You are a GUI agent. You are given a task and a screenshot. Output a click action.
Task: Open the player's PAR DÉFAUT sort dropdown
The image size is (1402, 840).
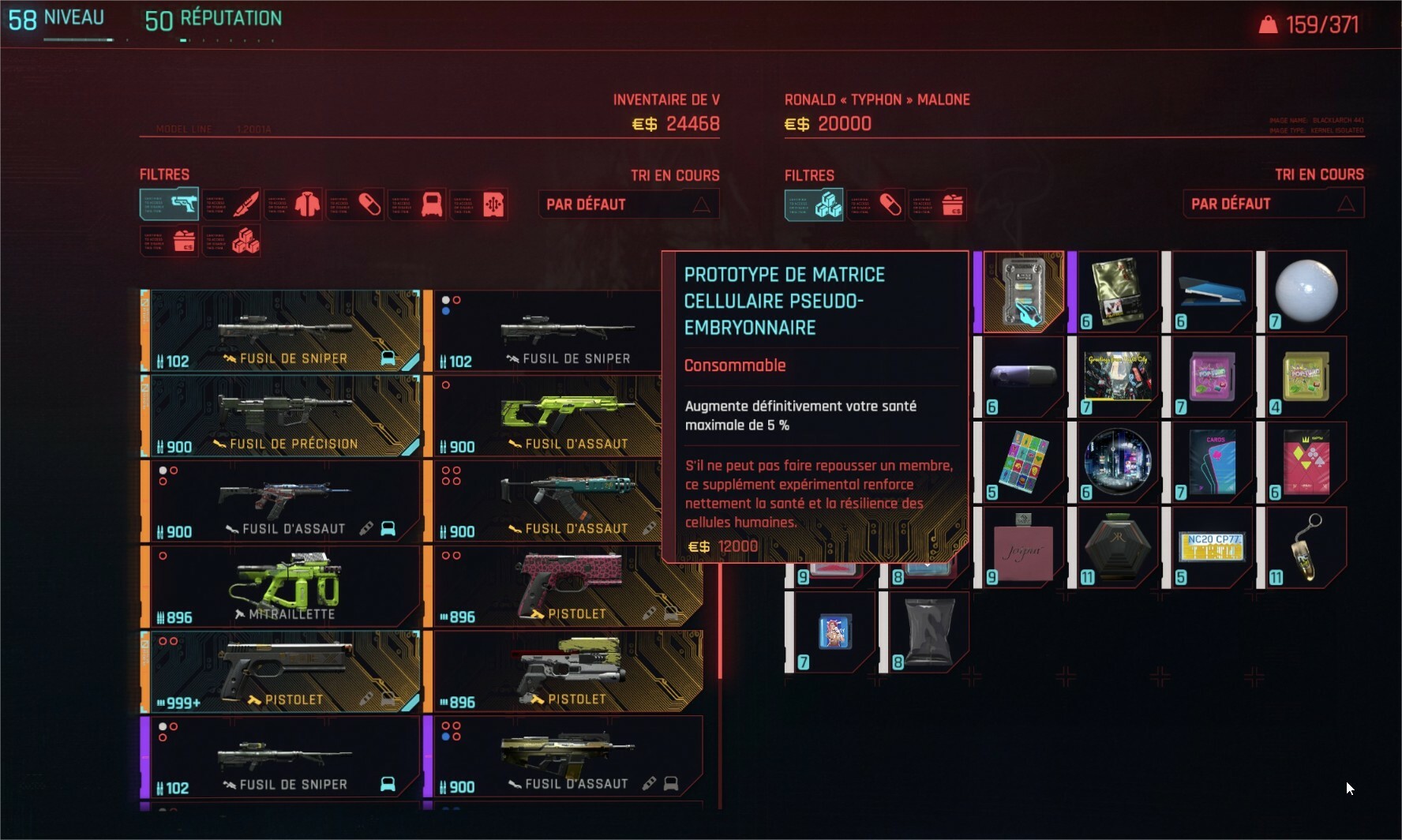[x=628, y=204]
